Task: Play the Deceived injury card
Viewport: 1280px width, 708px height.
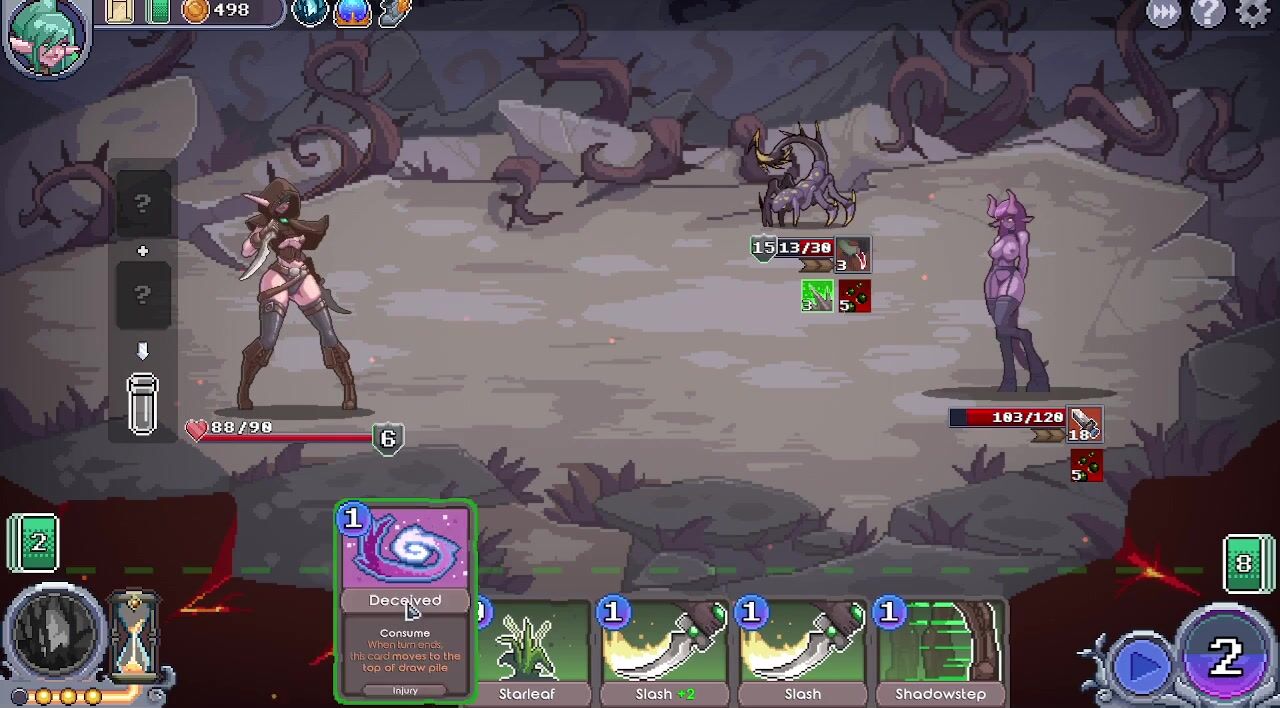Action: click(405, 600)
